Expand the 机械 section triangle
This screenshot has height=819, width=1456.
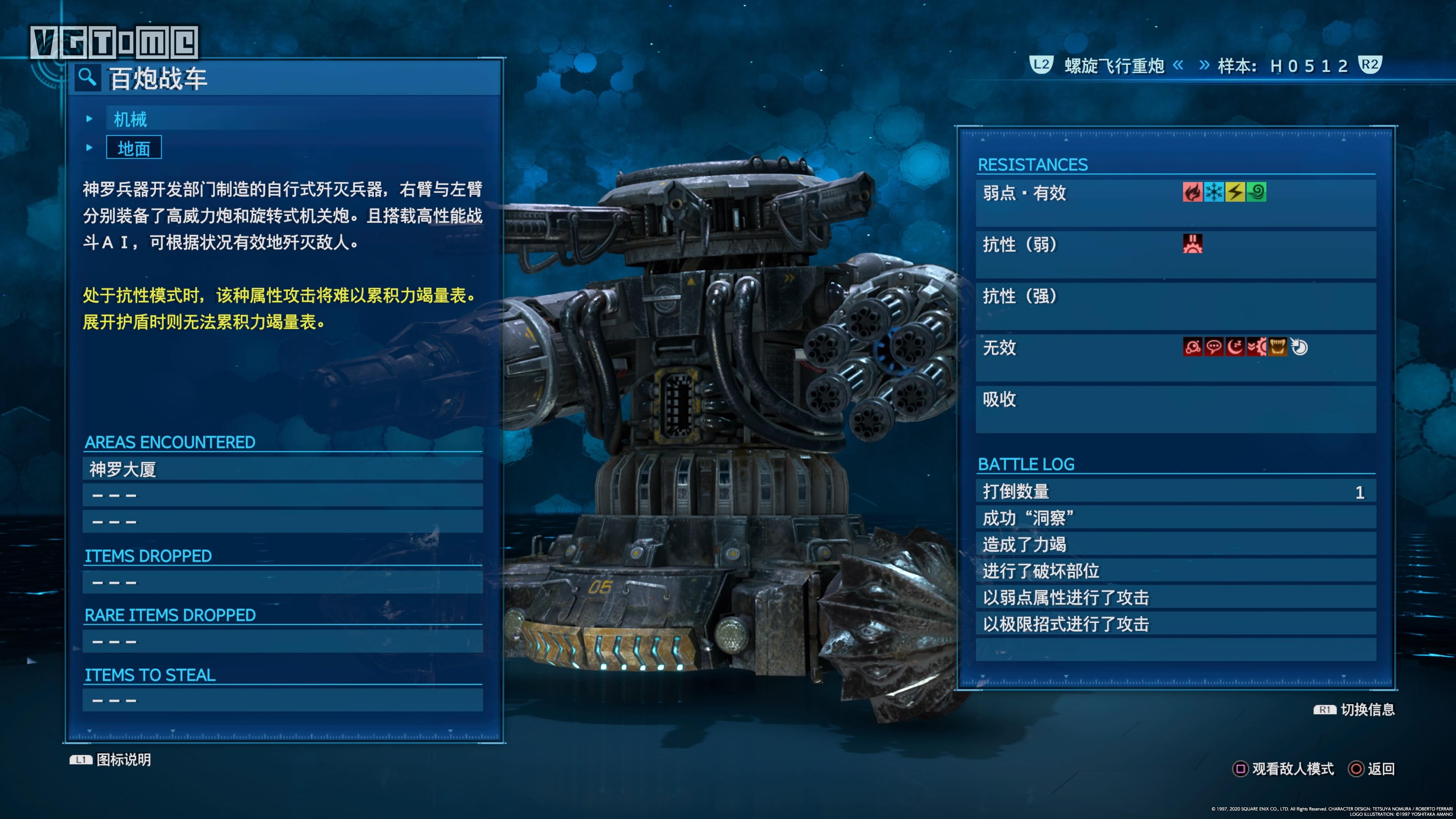pos(89,119)
